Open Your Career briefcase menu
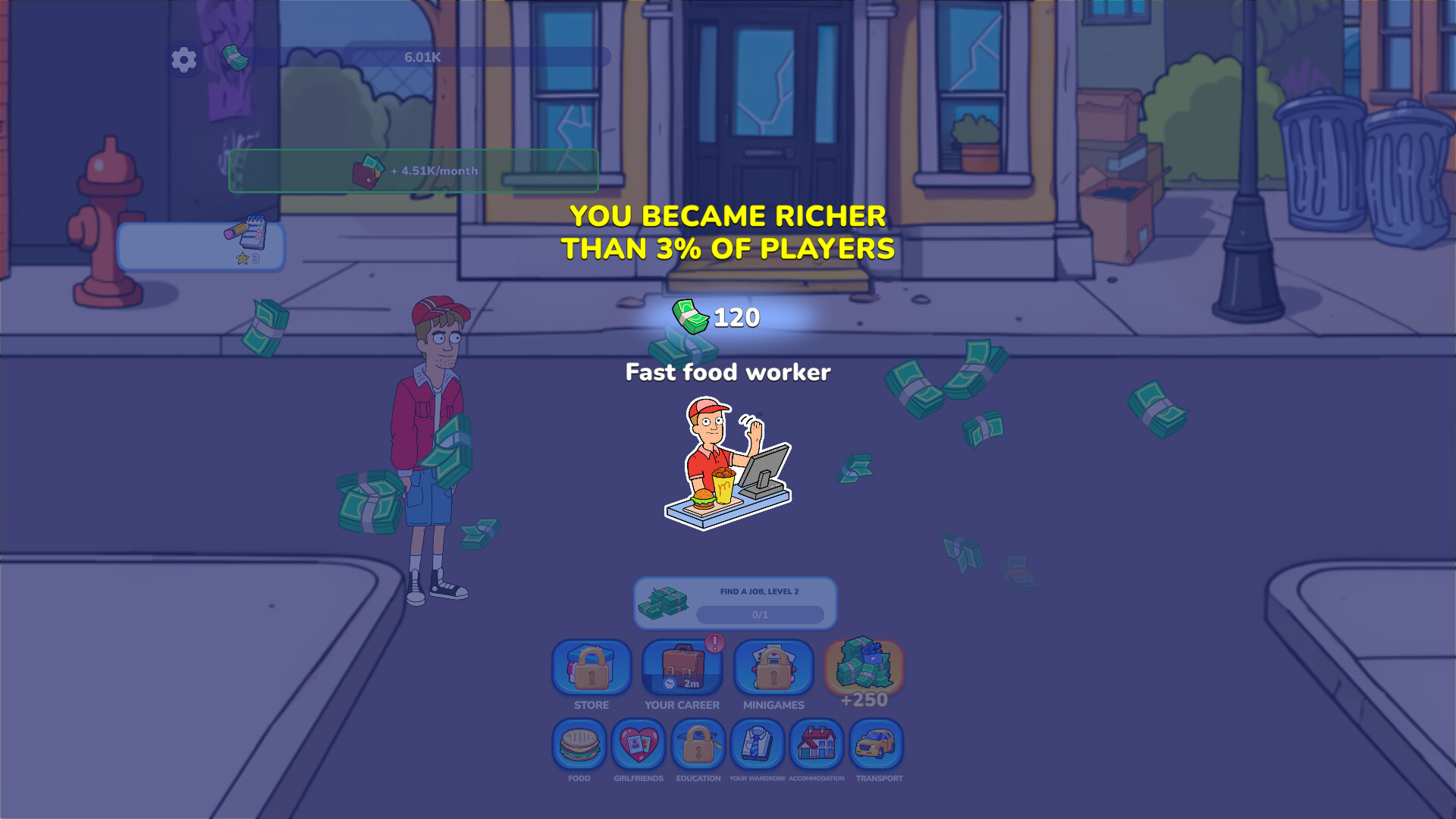The width and height of the screenshot is (1456, 819). pos(681,670)
